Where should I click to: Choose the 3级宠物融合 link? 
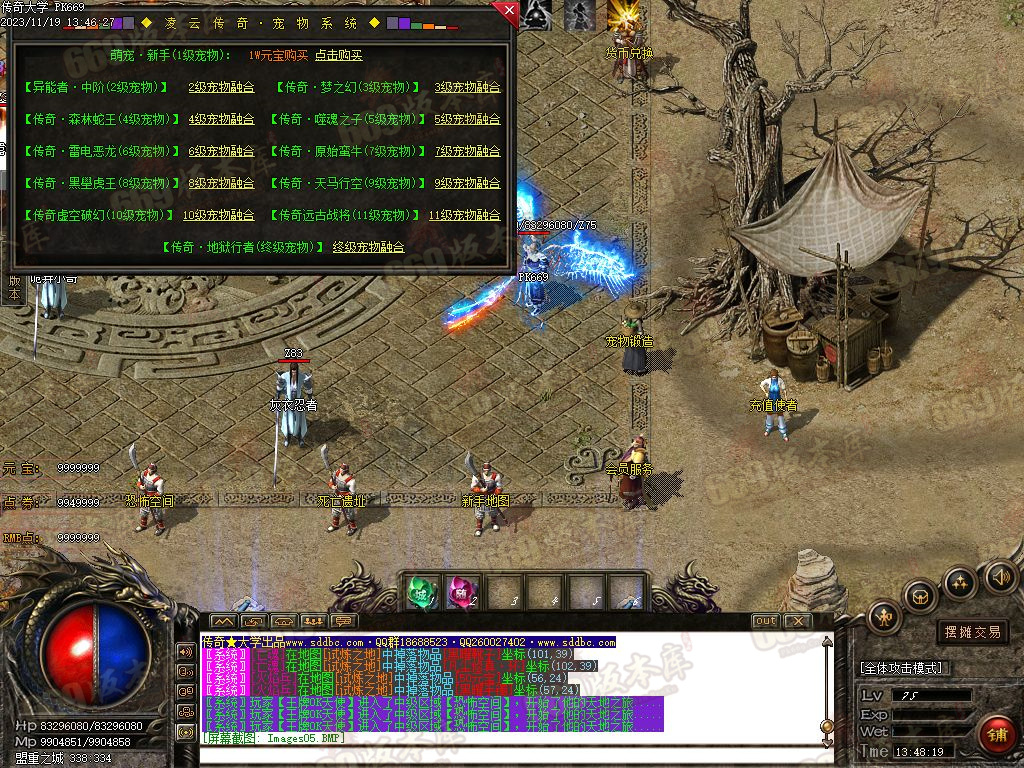[466, 87]
